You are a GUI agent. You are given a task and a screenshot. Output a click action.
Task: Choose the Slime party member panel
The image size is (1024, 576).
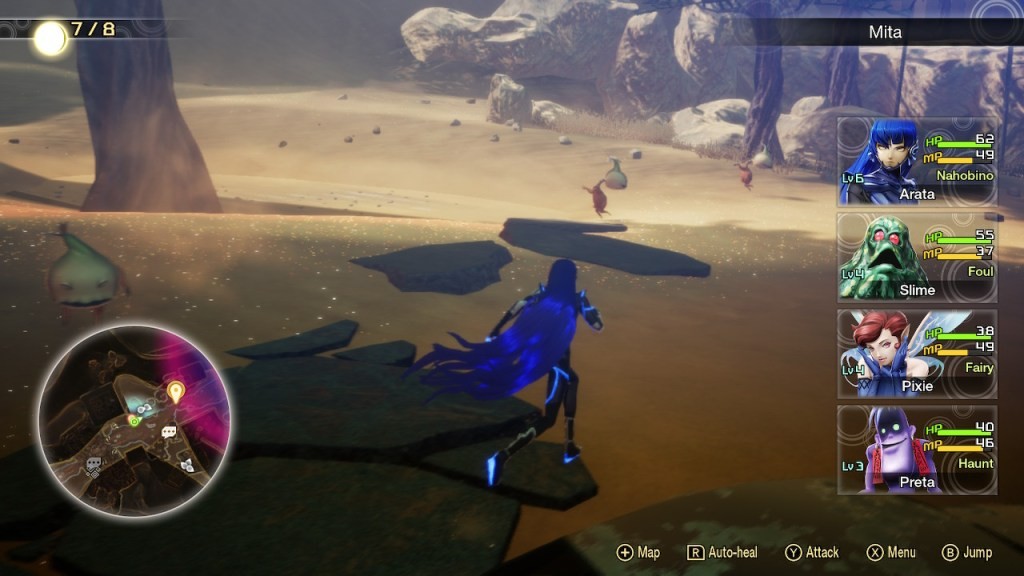click(x=916, y=257)
